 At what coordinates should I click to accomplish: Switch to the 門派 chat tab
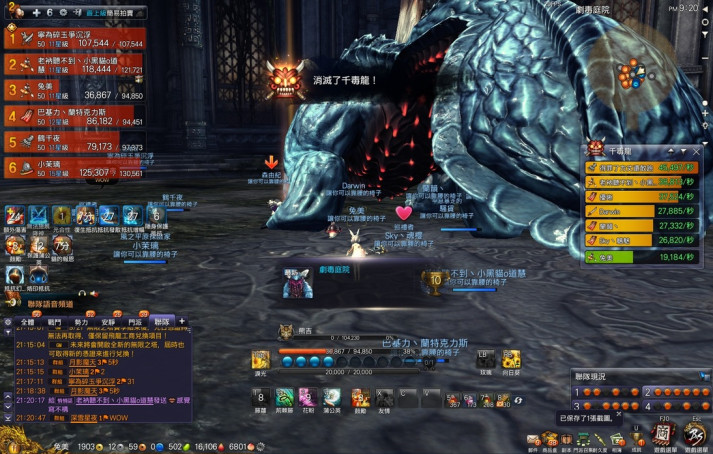pyautogui.click(x=135, y=321)
